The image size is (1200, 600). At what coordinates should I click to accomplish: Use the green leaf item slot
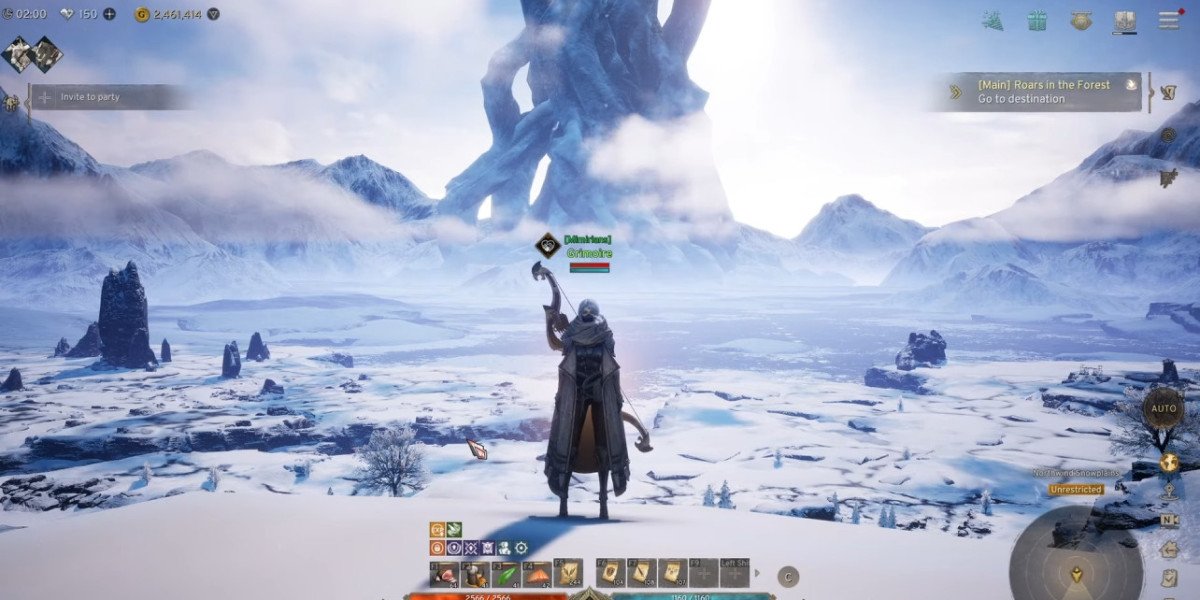(507, 574)
